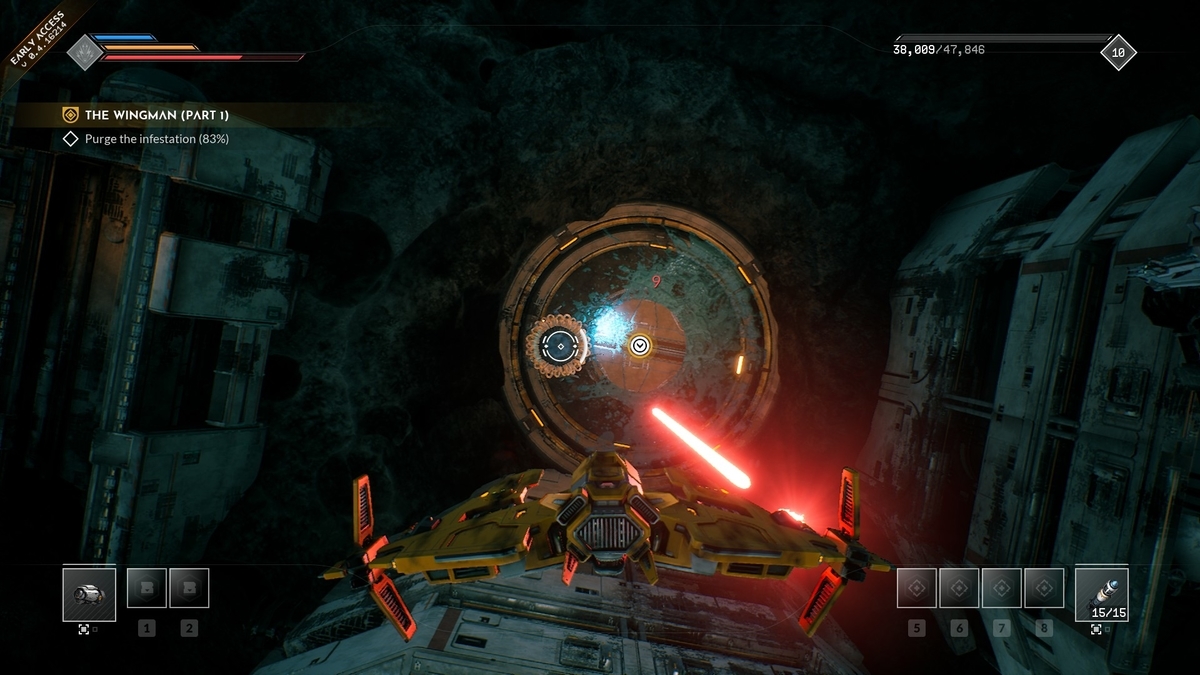Viewport: 1200px width, 675px height.
Task: Use the consumable slot numbered 2
Action: [x=189, y=589]
